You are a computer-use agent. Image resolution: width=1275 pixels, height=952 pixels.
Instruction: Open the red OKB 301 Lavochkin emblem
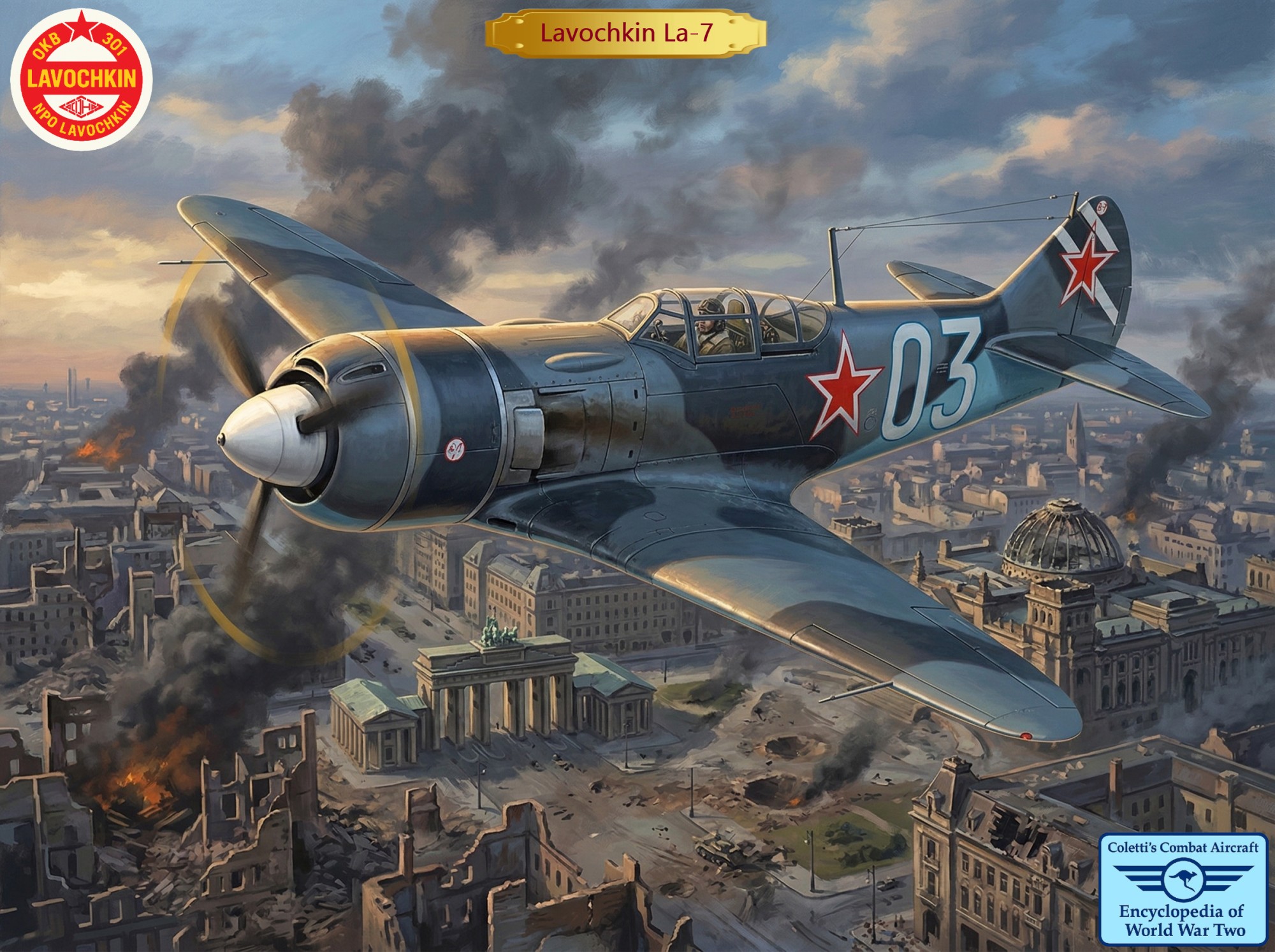coord(82,80)
